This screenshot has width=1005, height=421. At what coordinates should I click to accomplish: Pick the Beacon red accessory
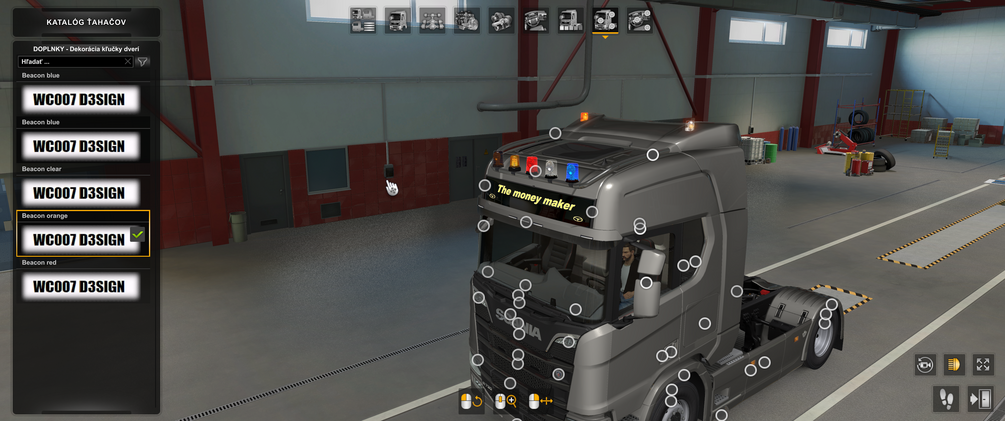tap(79, 286)
